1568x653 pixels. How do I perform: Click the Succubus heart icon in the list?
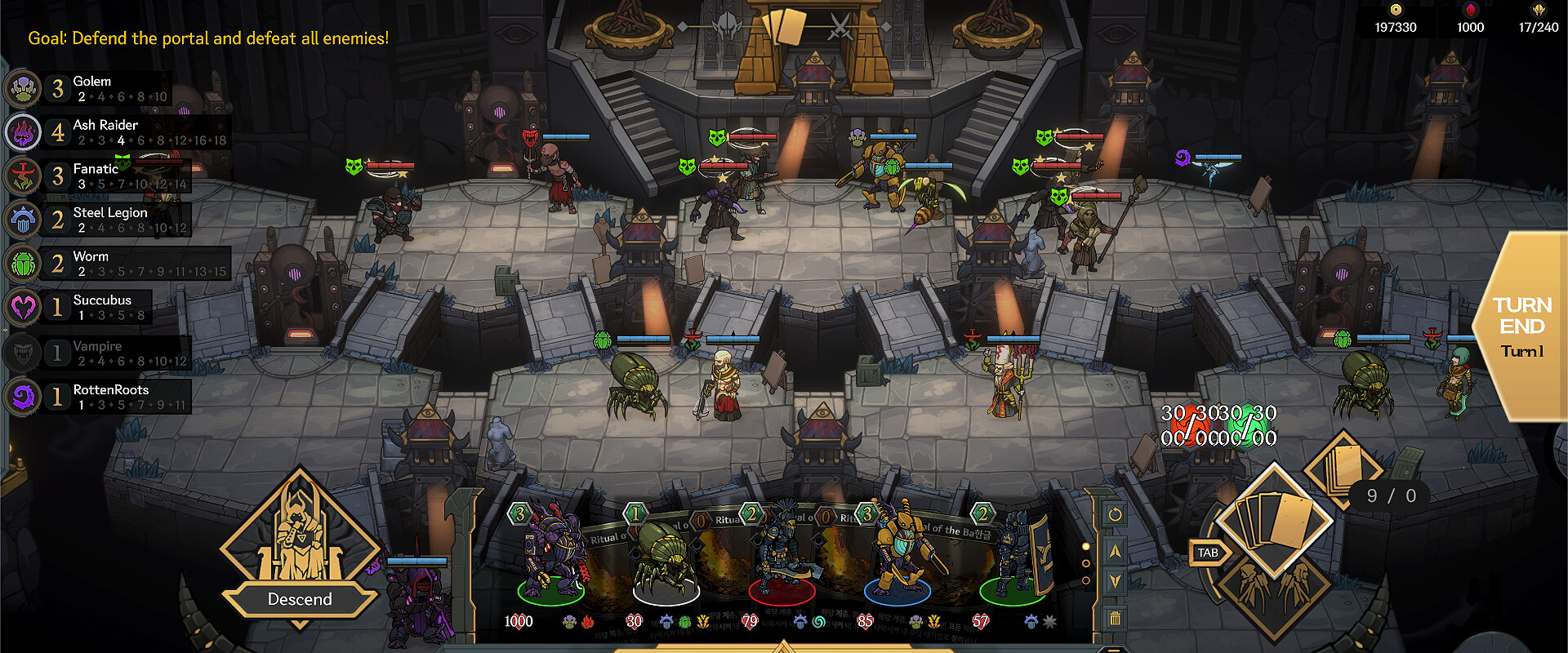pos(22,307)
